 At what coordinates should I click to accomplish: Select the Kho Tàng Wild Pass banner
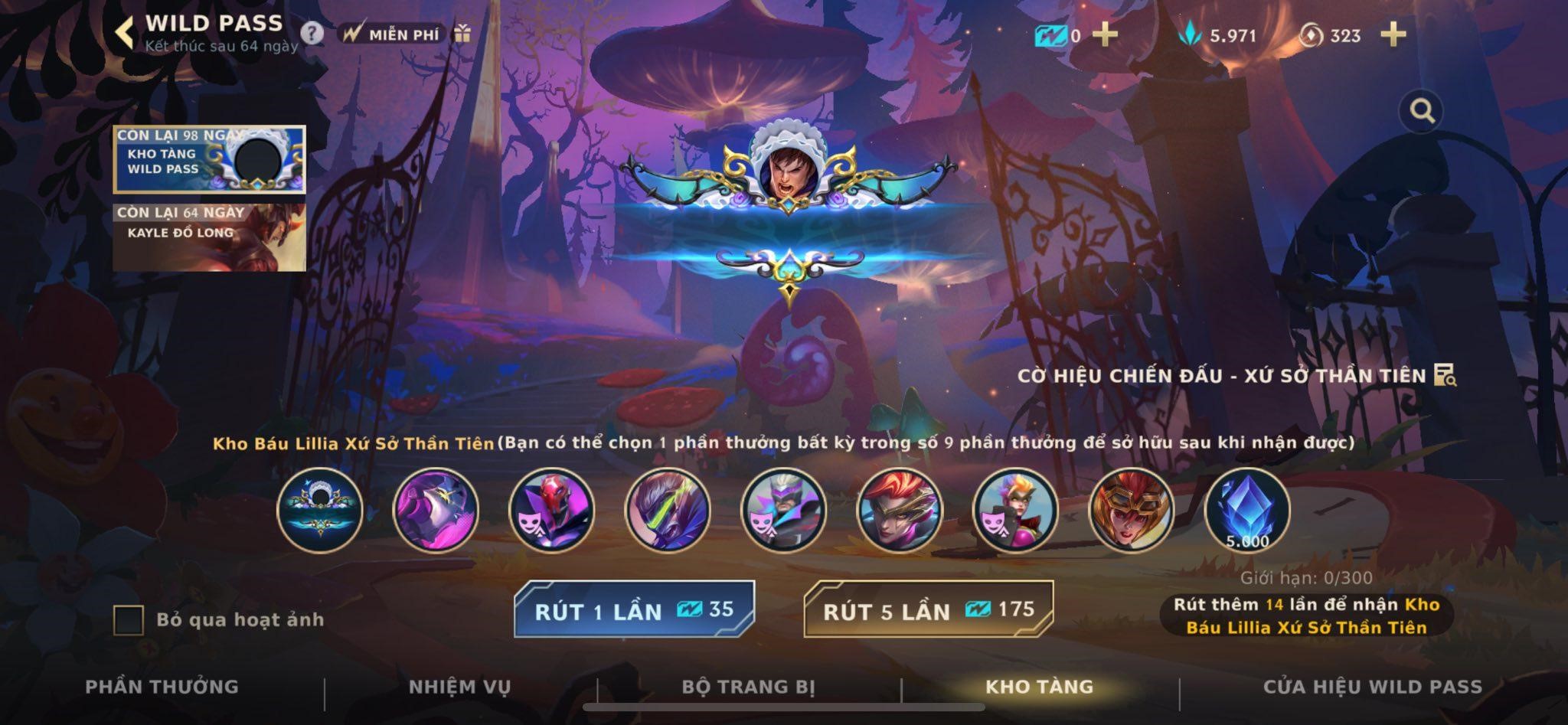pos(209,158)
